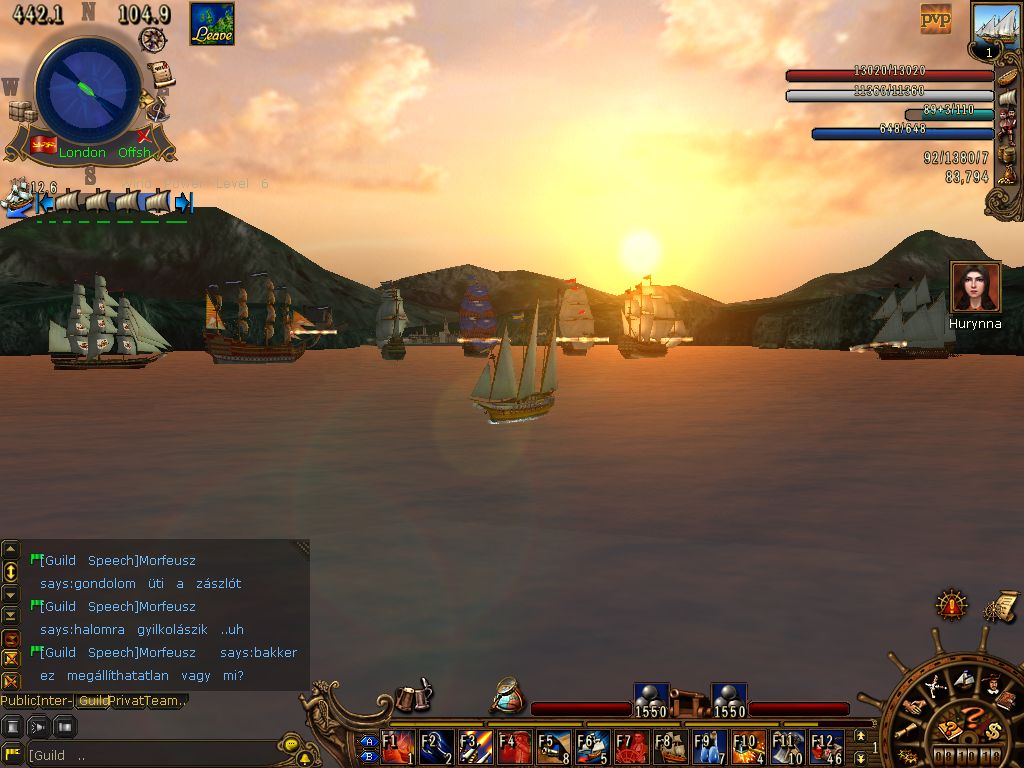This screenshot has height=768, width=1024.
Task: Use the F12 hotbar item
Action: tap(827, 747)
